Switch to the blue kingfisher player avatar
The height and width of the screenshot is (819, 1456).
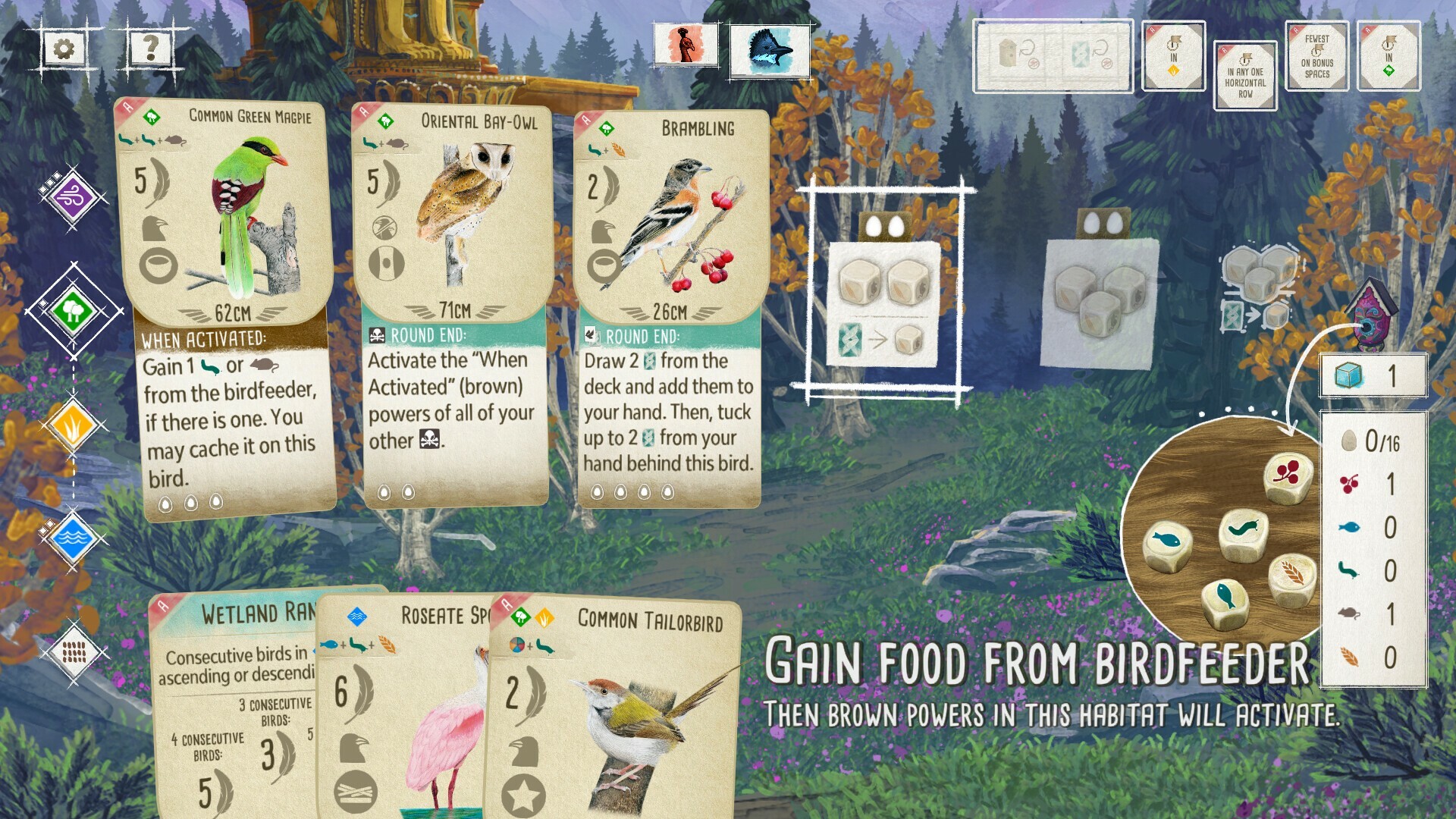click(x=761, y=52)
